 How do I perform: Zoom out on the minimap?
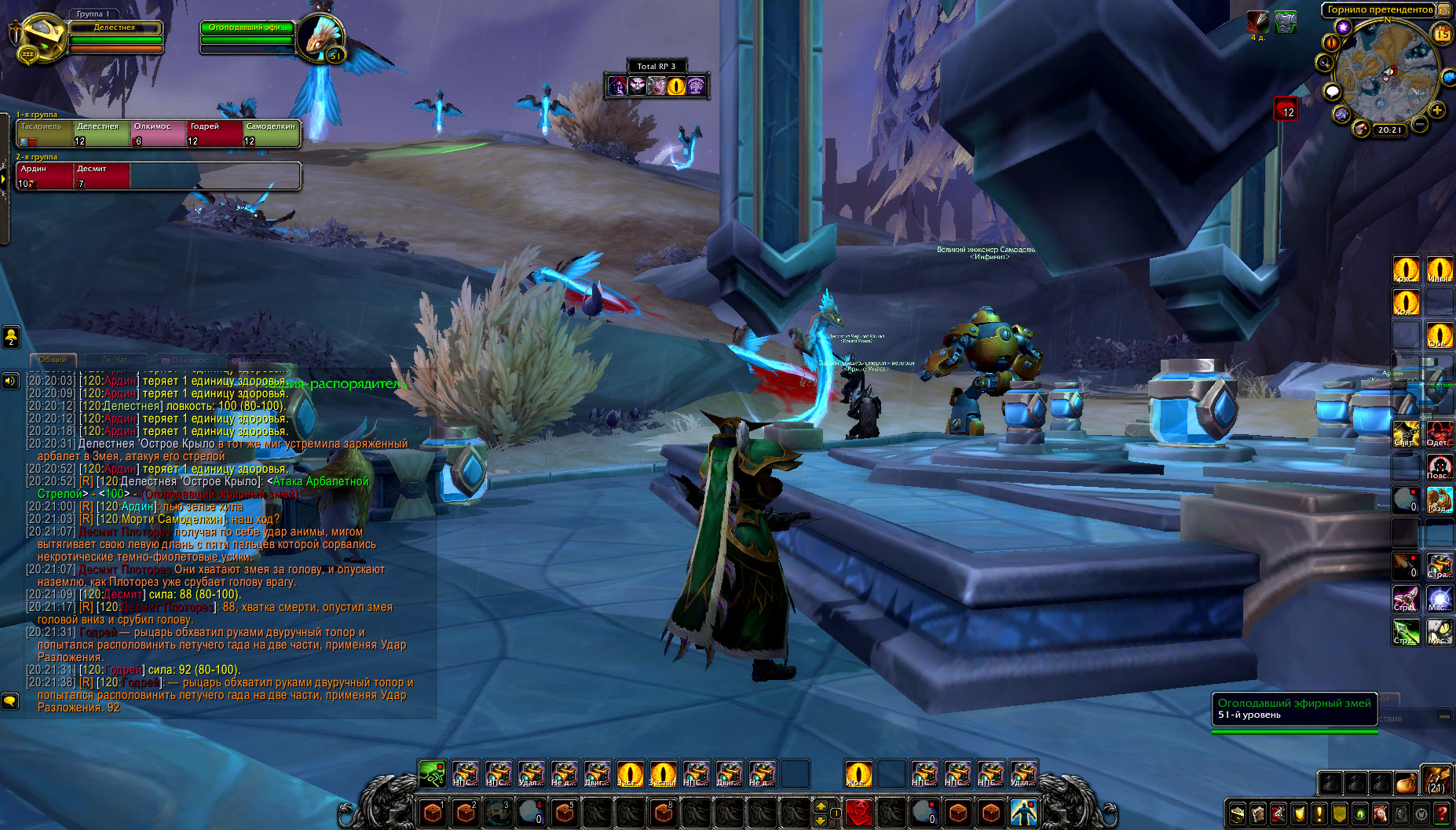pyautogui.click(x=1420, y=124)
